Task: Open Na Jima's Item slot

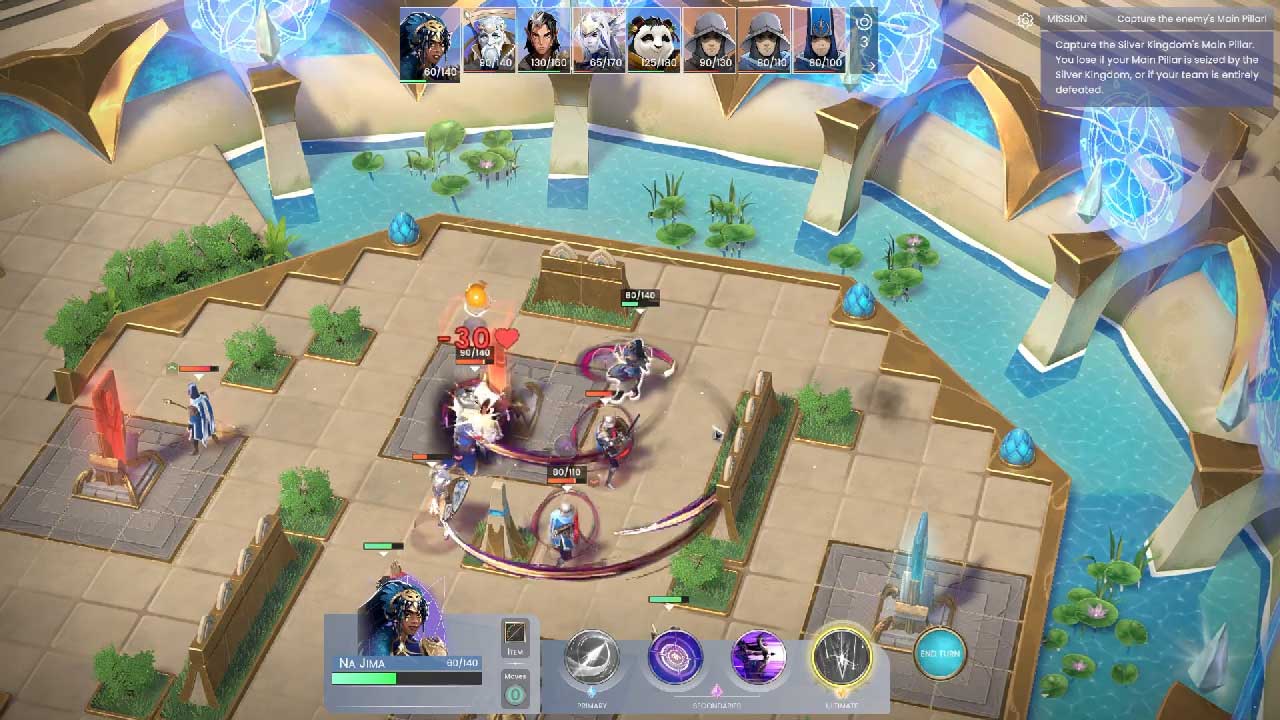Action: [515, 634]
